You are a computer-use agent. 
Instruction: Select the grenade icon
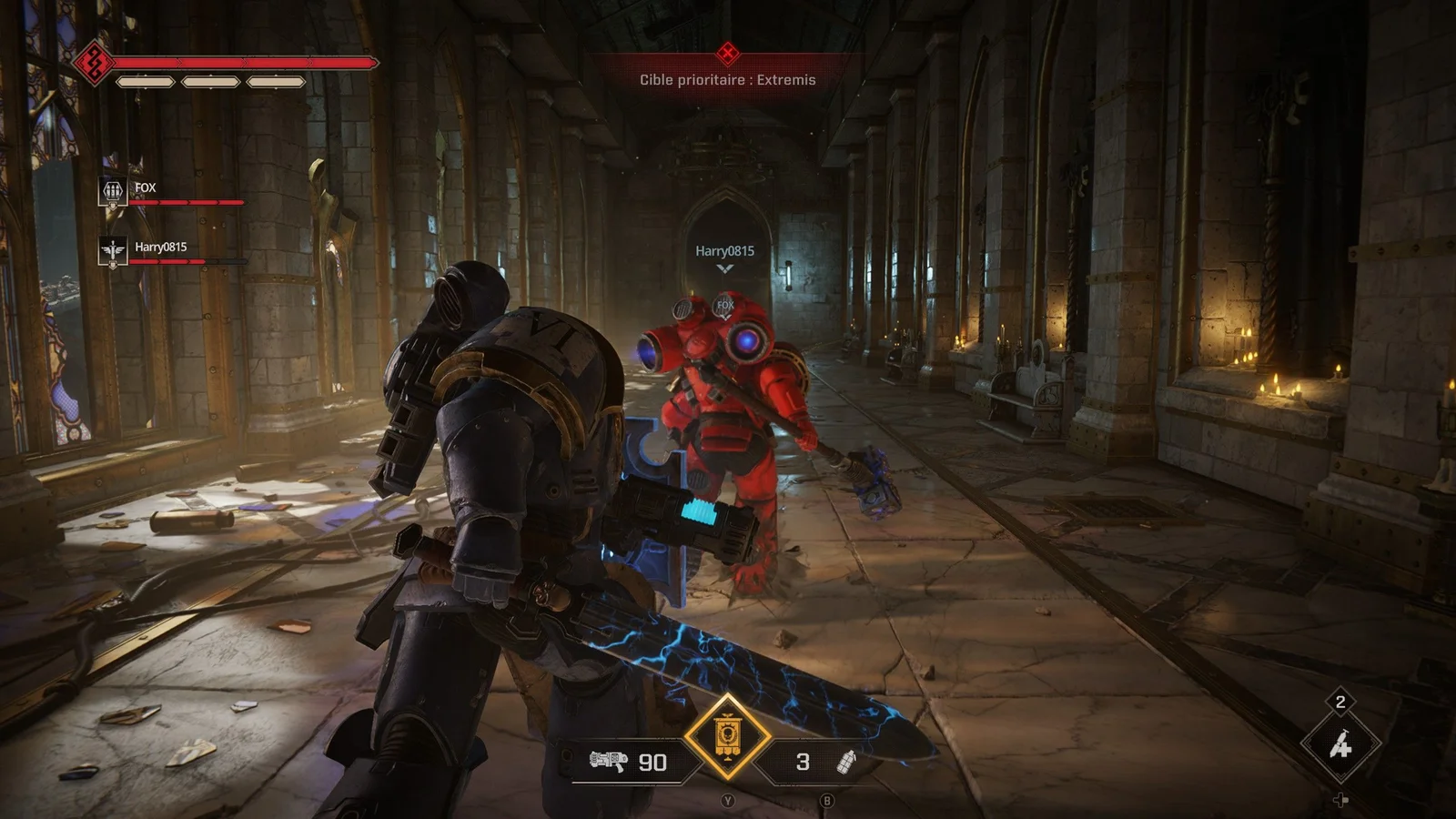click(846, 761)
